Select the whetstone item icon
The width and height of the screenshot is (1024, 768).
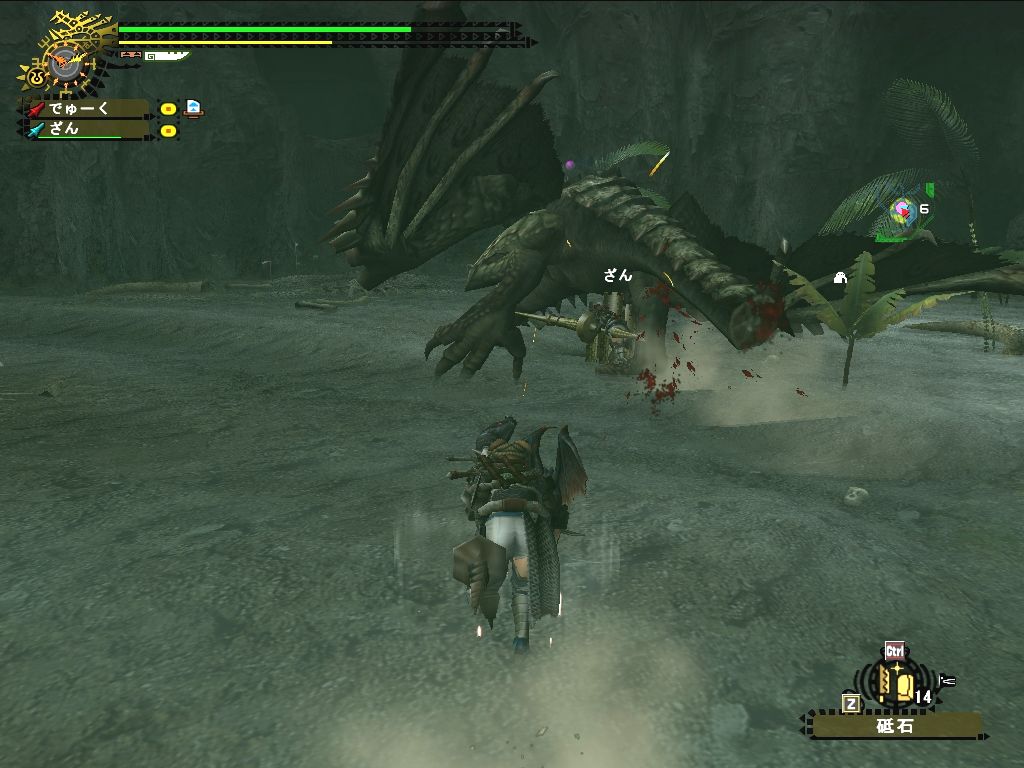(x=897, y=685)
